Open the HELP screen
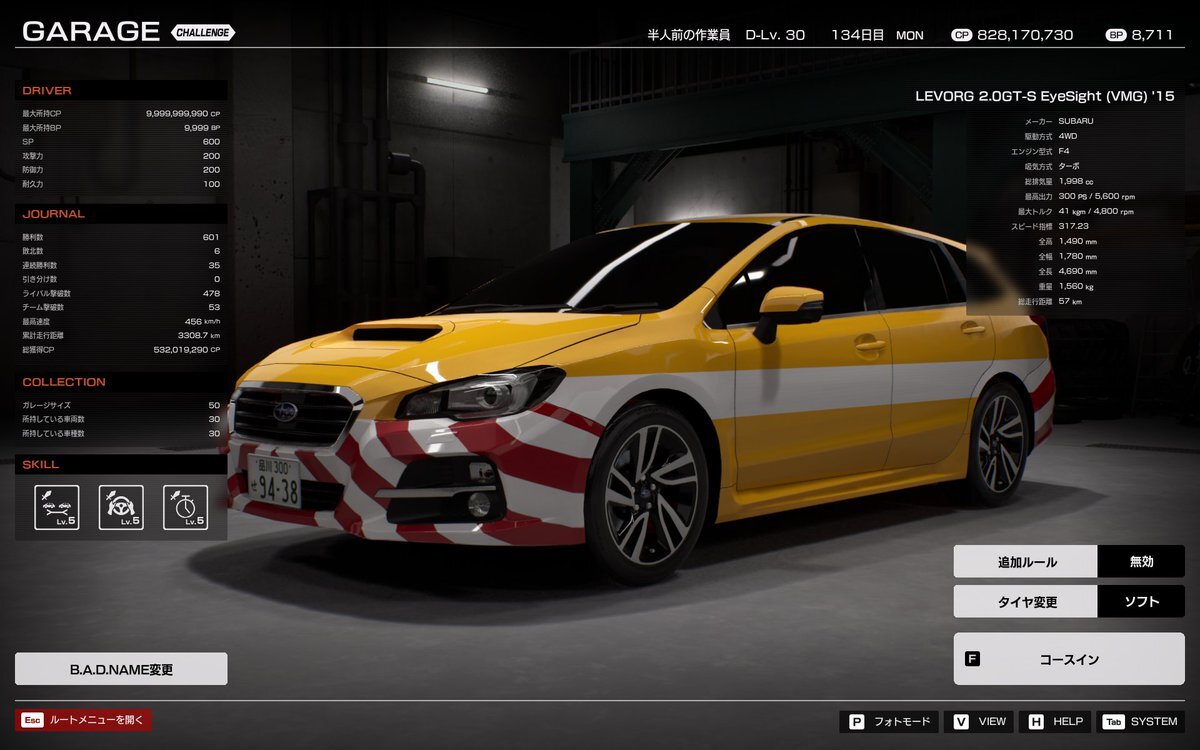The height and width of the screenshot is (750, 1200). click(x=1055, y=722)
